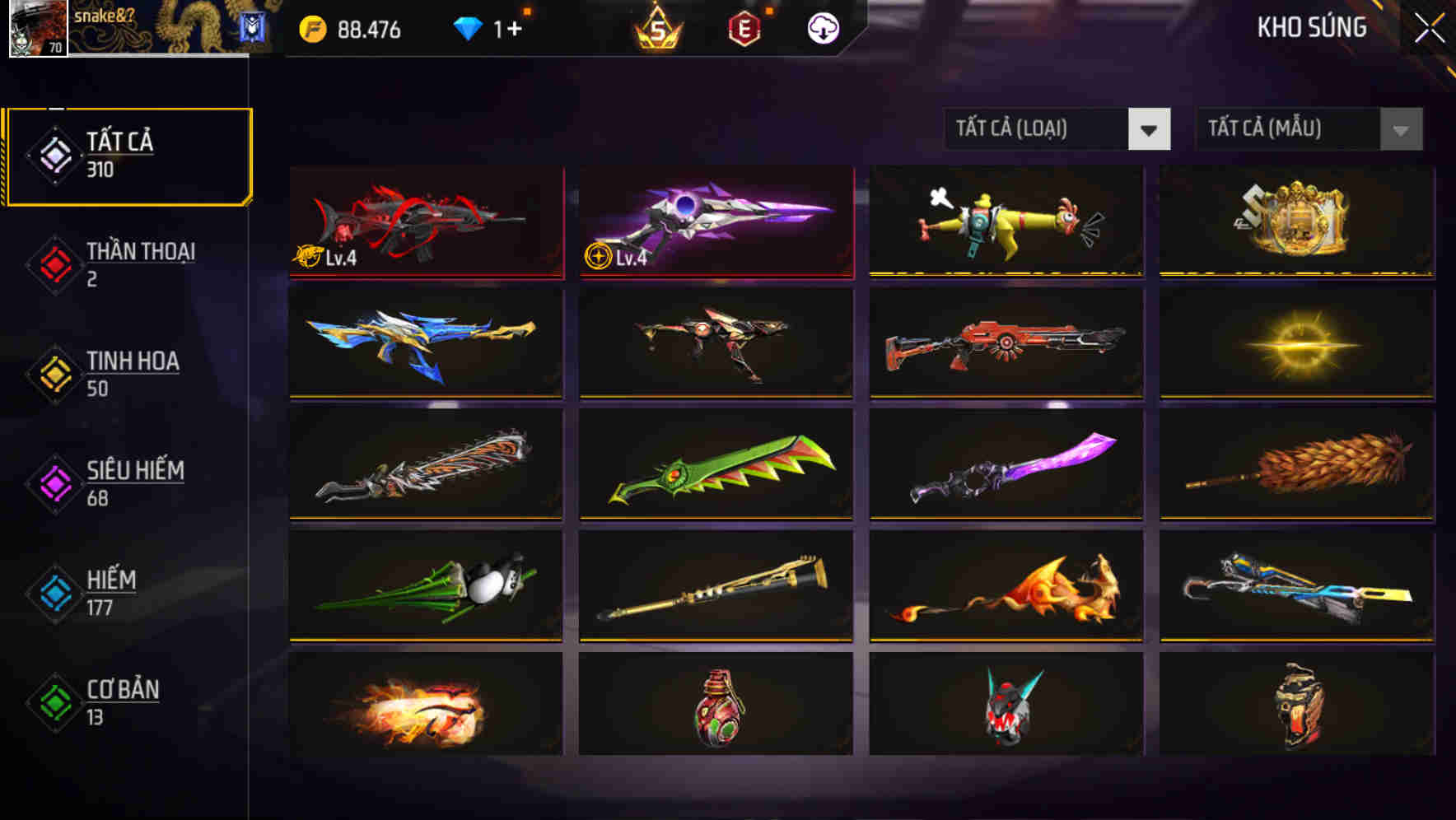Click the blue diamond currency icon

[x=467, y=28]
